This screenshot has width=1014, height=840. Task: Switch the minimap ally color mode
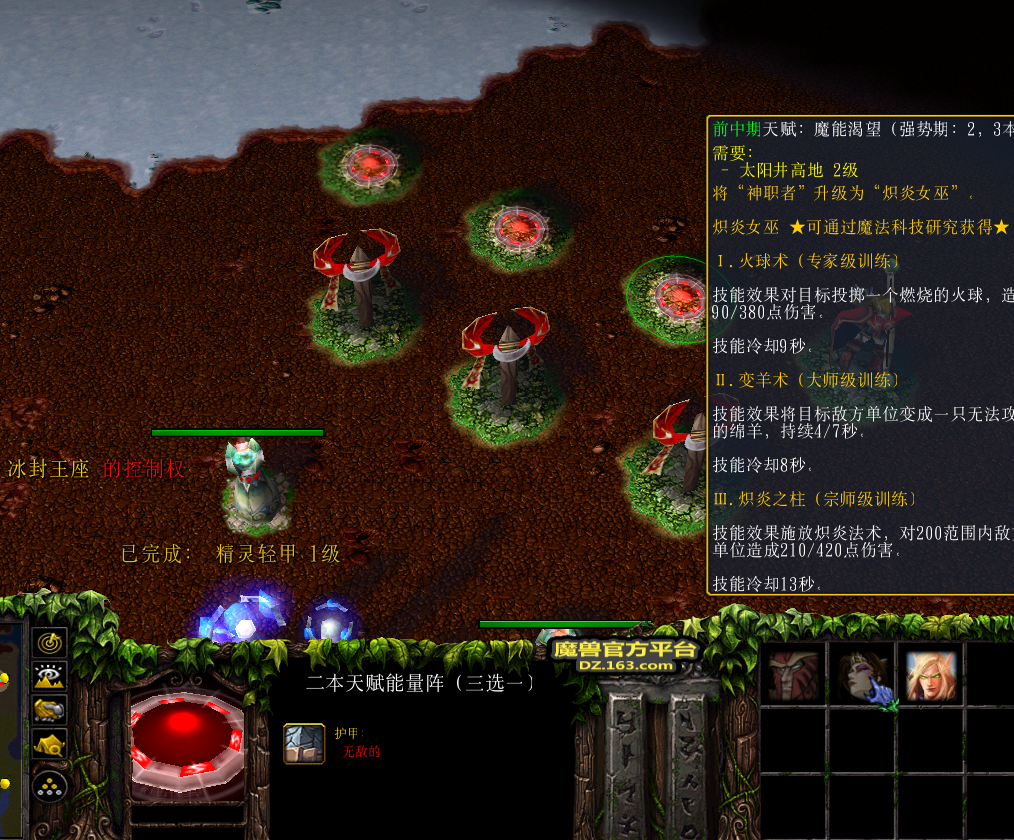(50, 710)
